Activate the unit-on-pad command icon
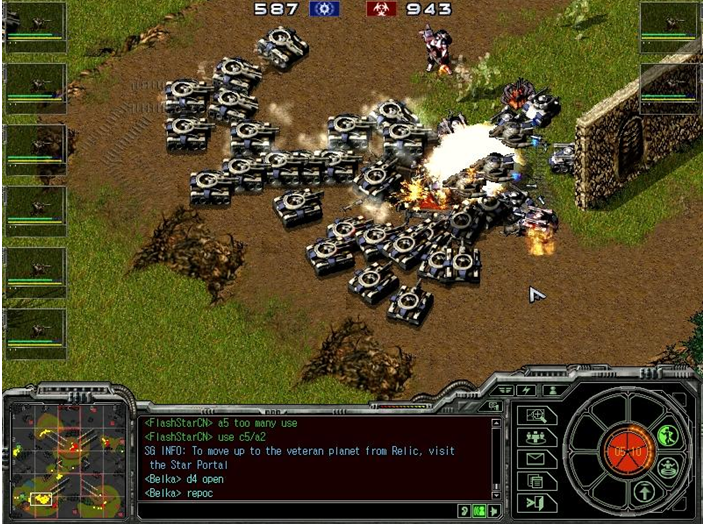 pyautogui.click(x=668, y=466)
